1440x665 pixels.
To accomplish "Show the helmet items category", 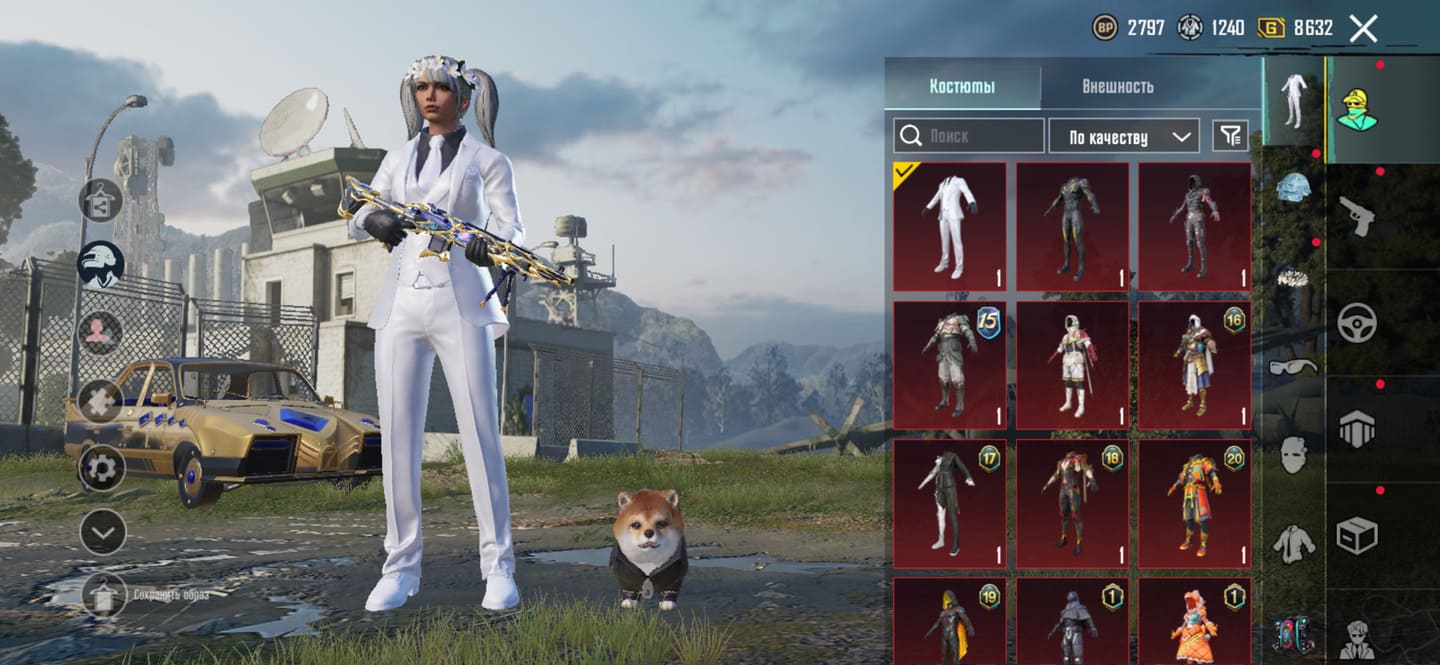I will point(1293,186).
